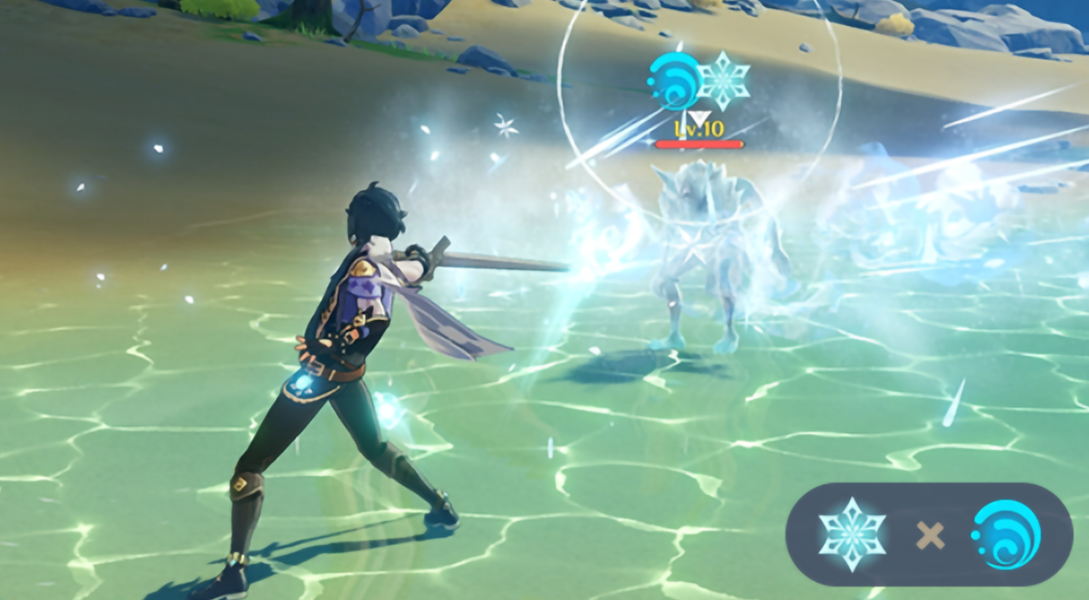Image resolution: width=1089 pixels, height=600 pixels.
Task: Select the Cryo snowflake status over the enemy
Action: tap(724, 80)
